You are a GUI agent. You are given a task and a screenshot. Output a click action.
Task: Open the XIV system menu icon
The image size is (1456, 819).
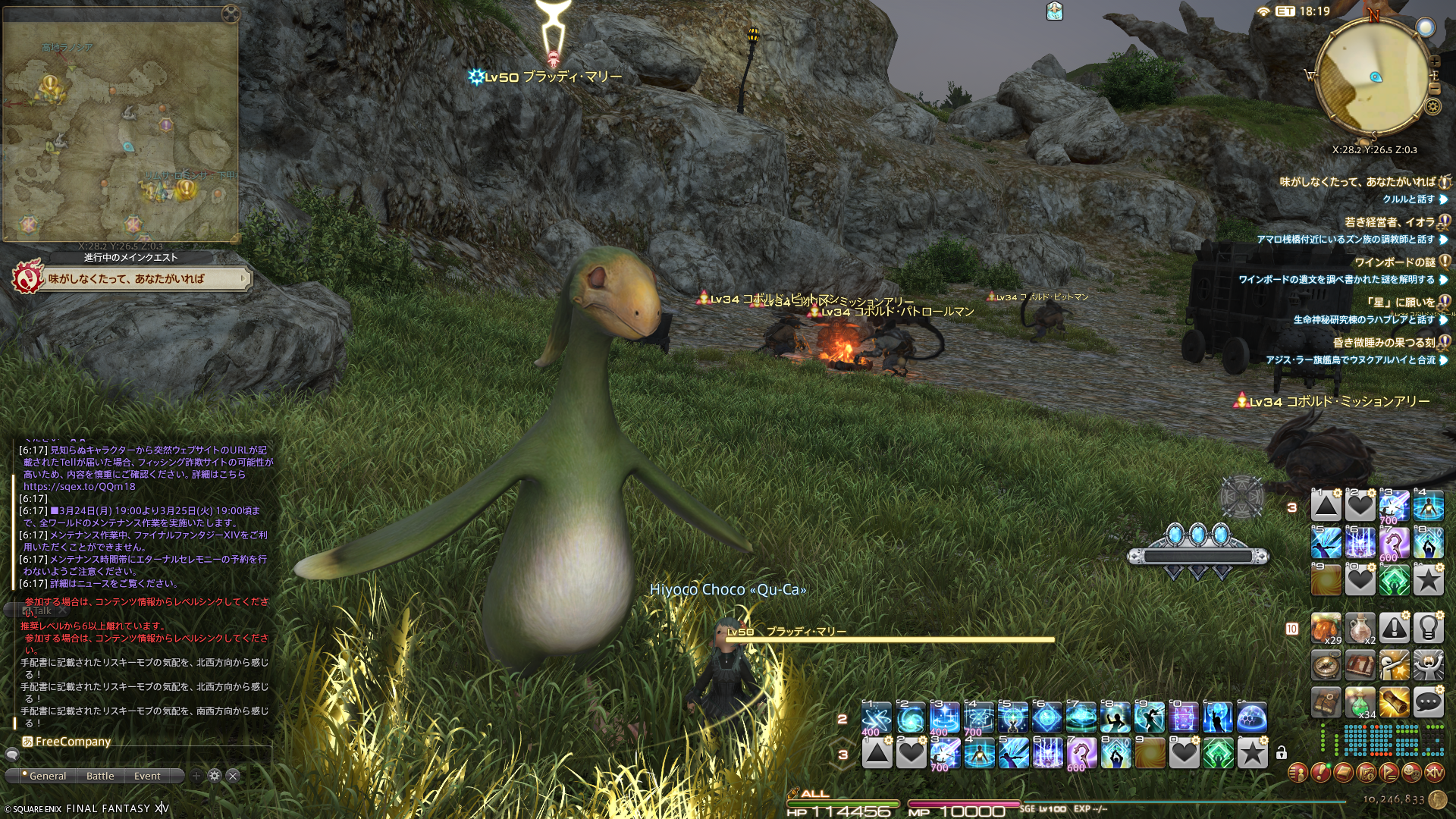(x=1434, y=773)
